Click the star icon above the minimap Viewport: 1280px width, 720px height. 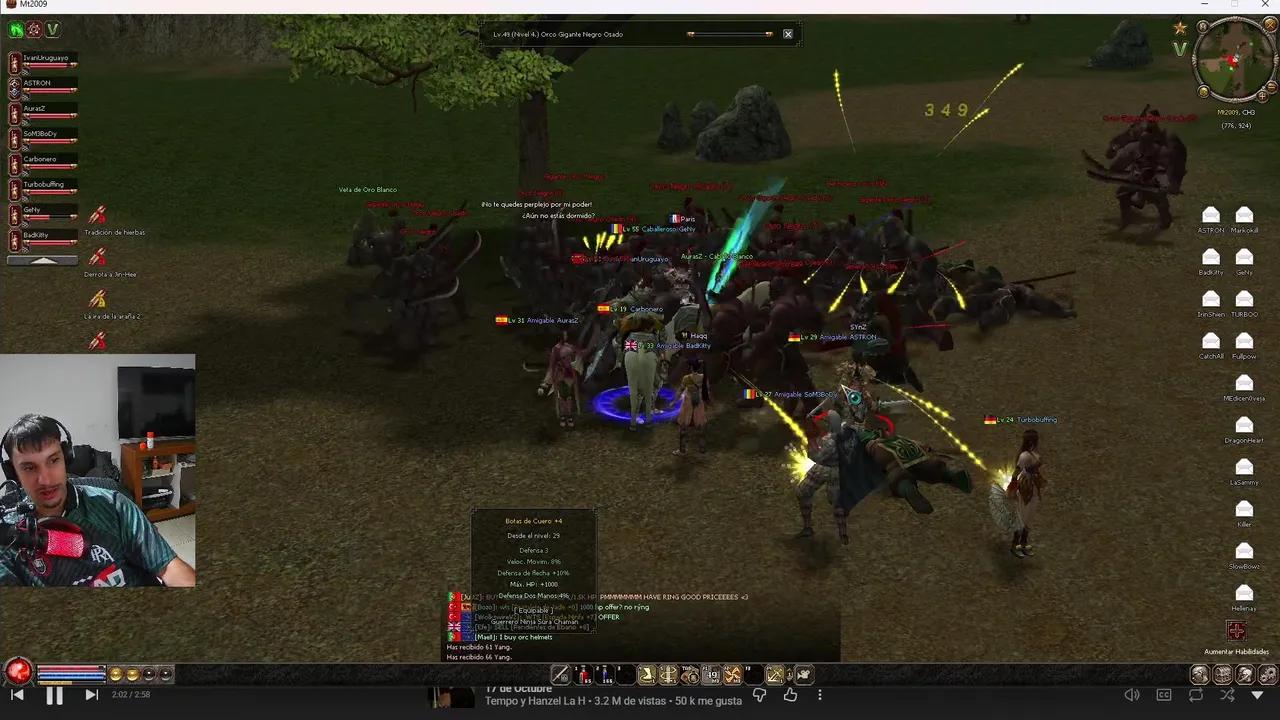tap(1179, 27)
